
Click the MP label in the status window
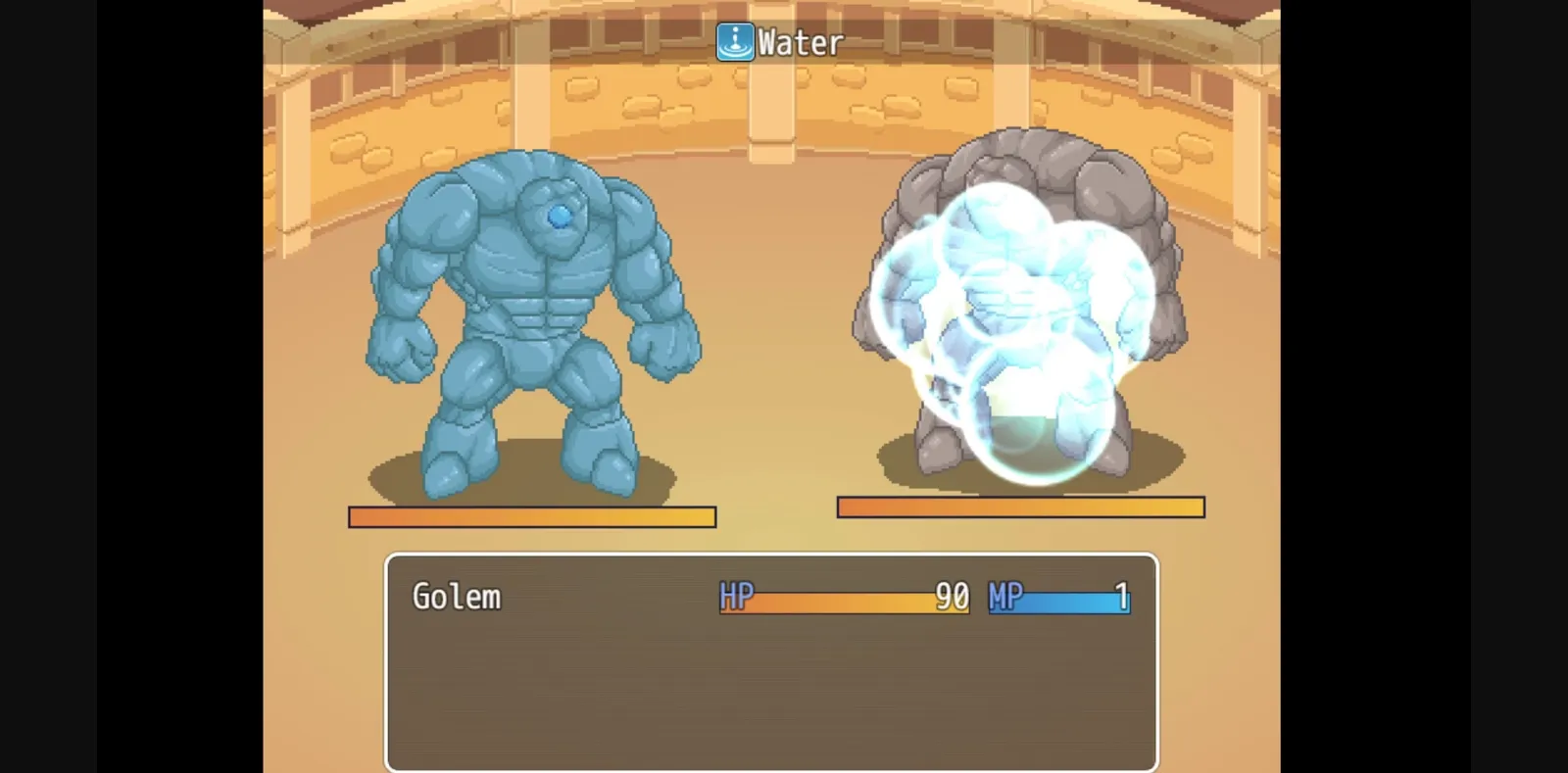click(x=1004, y=597)
